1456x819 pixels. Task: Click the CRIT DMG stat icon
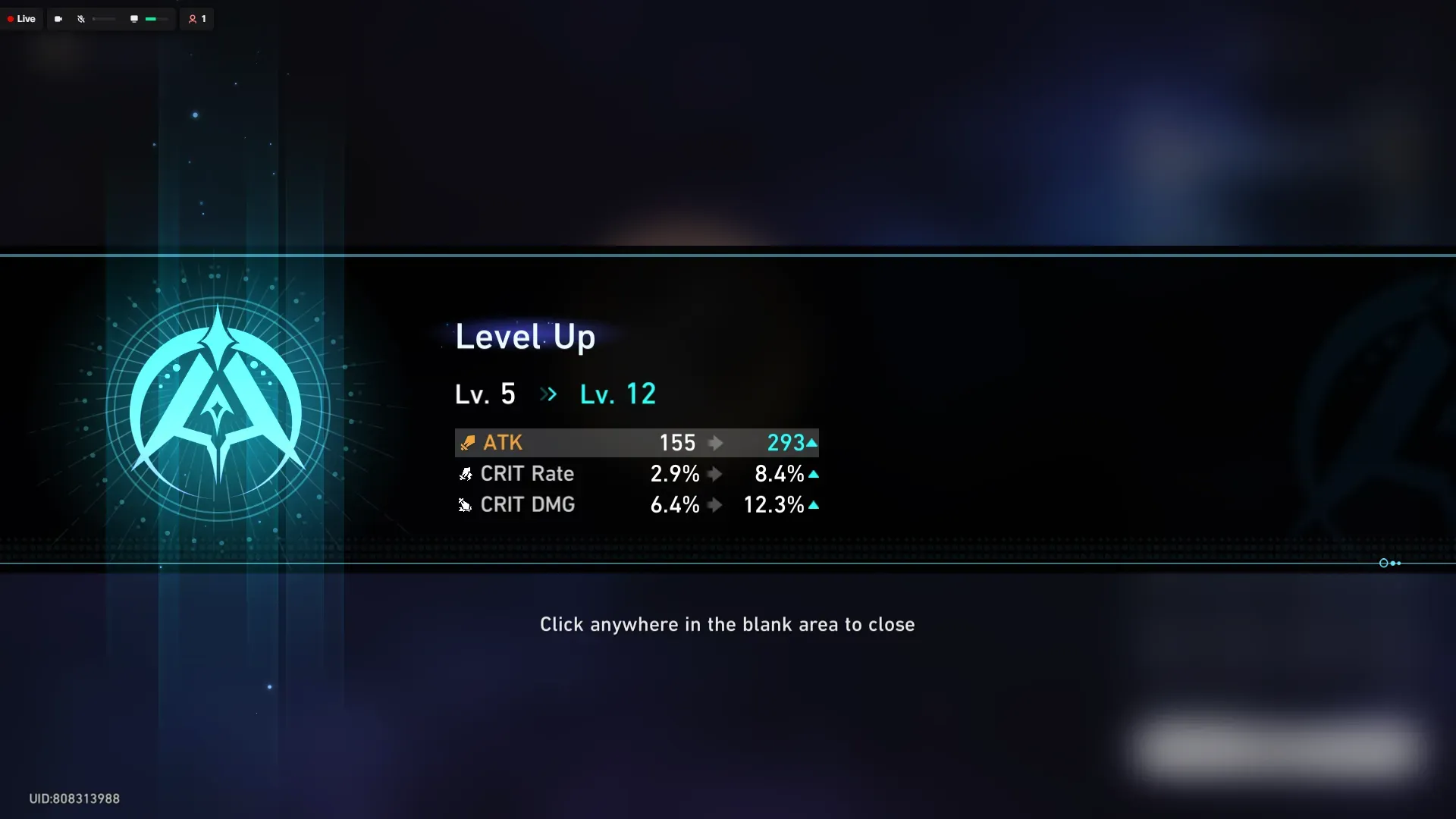coord(464,505)
